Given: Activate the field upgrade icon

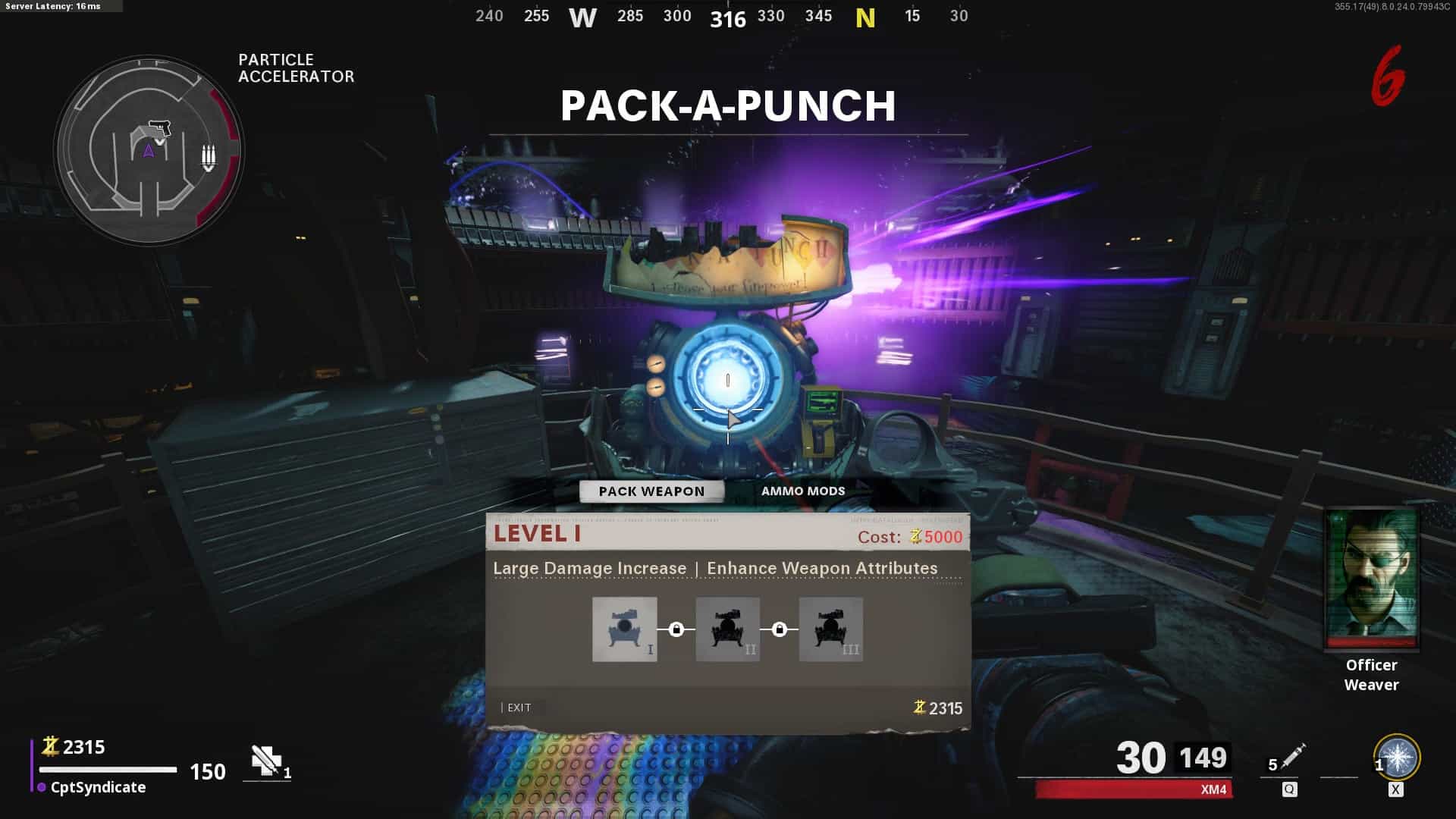Looking at the screenshot, I should [1397, 758].
